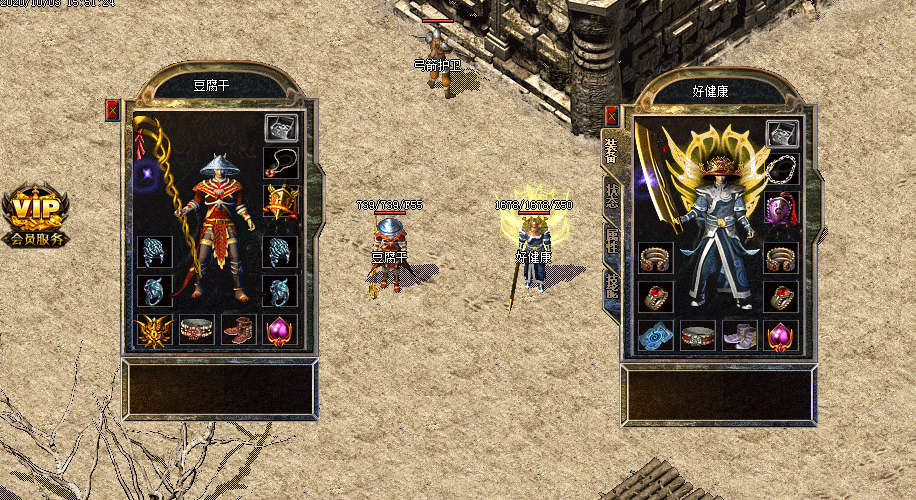Switch to the 状态 status tab

click(x=611, y=196)
